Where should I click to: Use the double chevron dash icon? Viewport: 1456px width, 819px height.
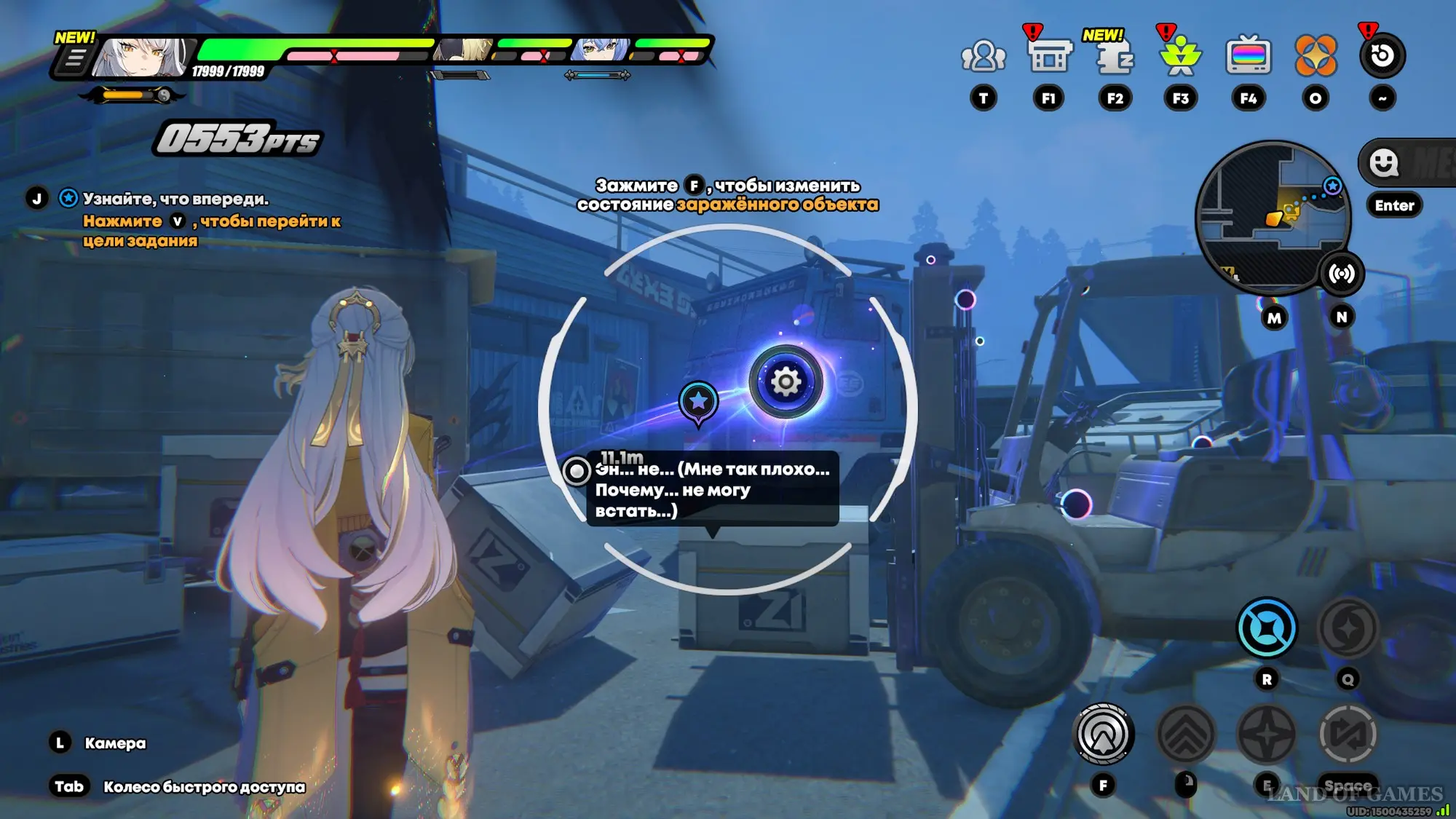click(x=1185, y=735)
